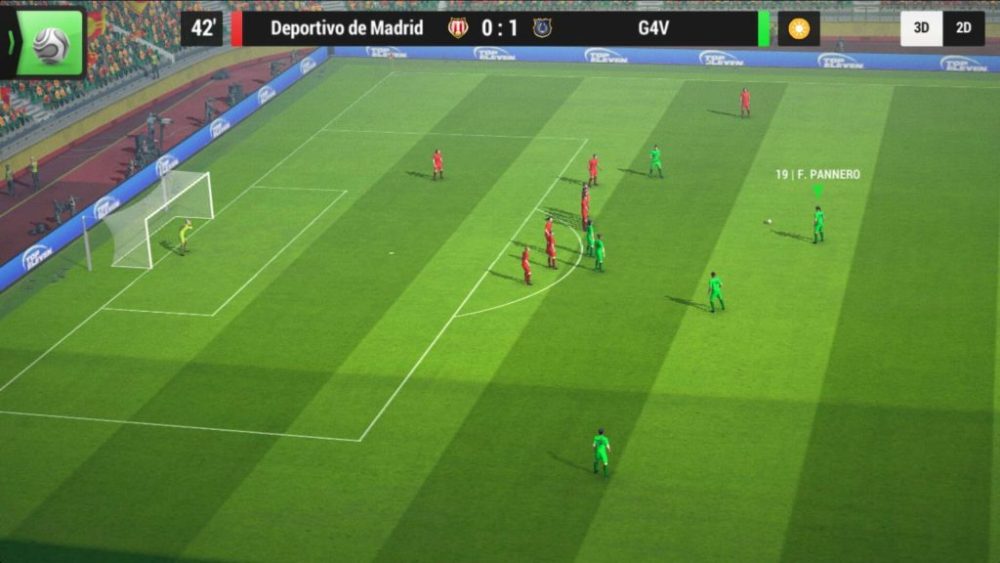Open the green soccer ball panel
1000x563 pixels.
pyautogui.click(x=49, y=43)
